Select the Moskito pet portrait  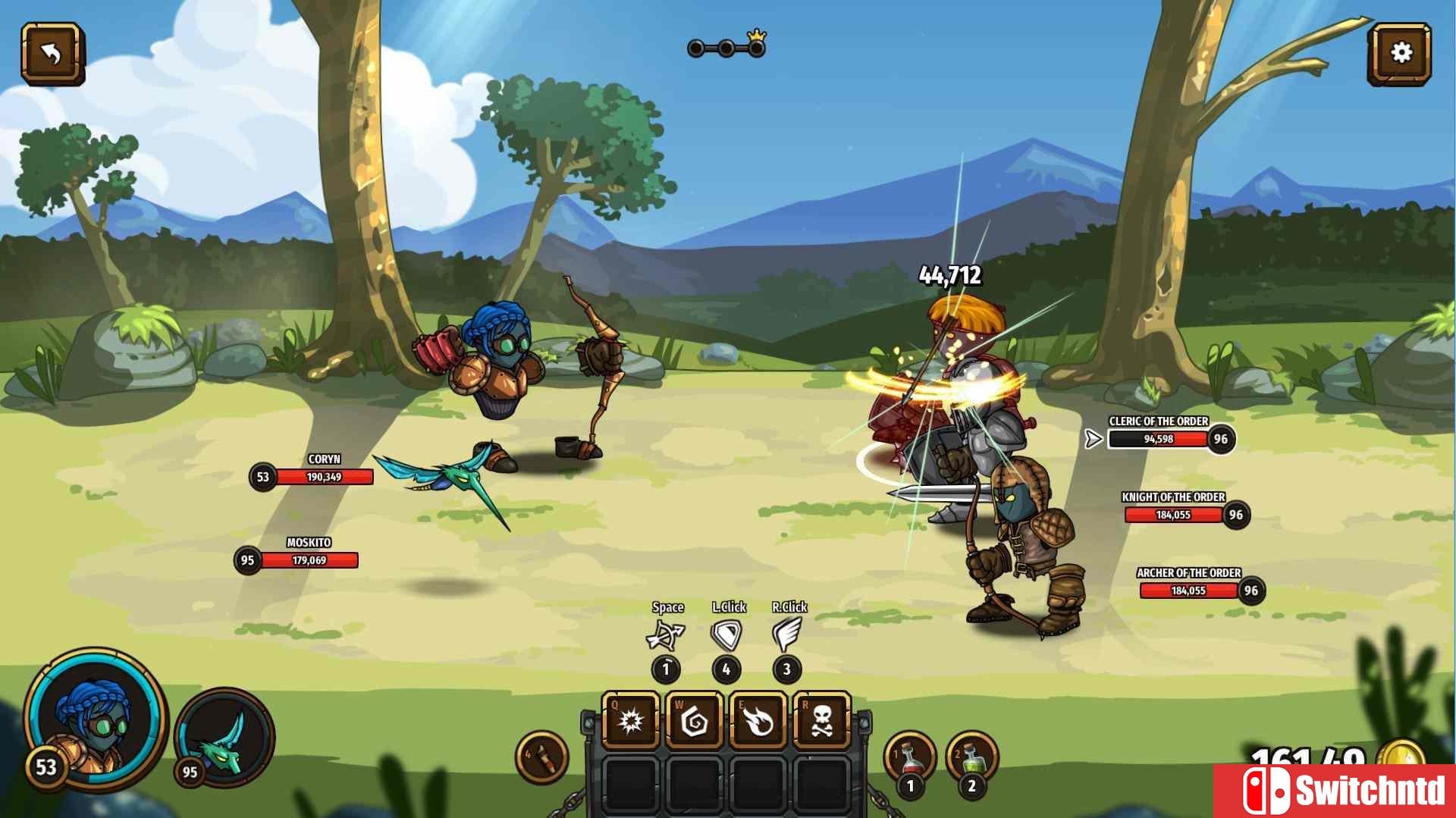(225, 737)
